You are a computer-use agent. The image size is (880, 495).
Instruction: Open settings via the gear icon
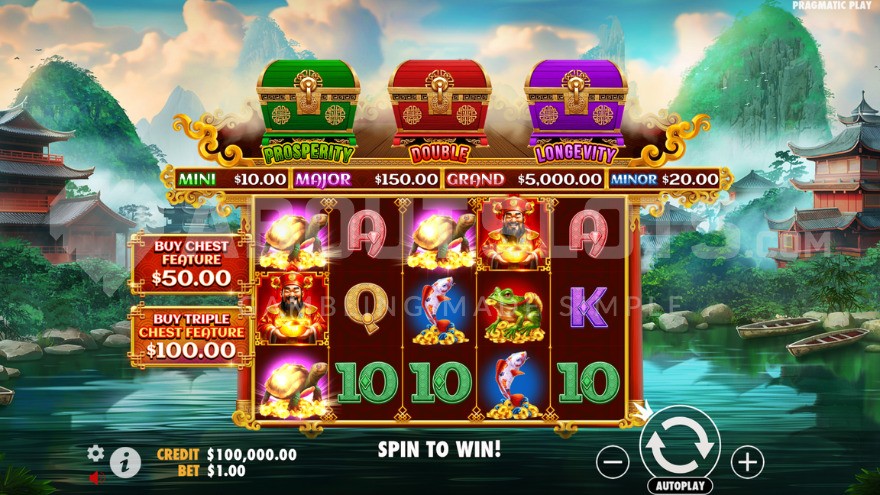click(x=96, y=453)
